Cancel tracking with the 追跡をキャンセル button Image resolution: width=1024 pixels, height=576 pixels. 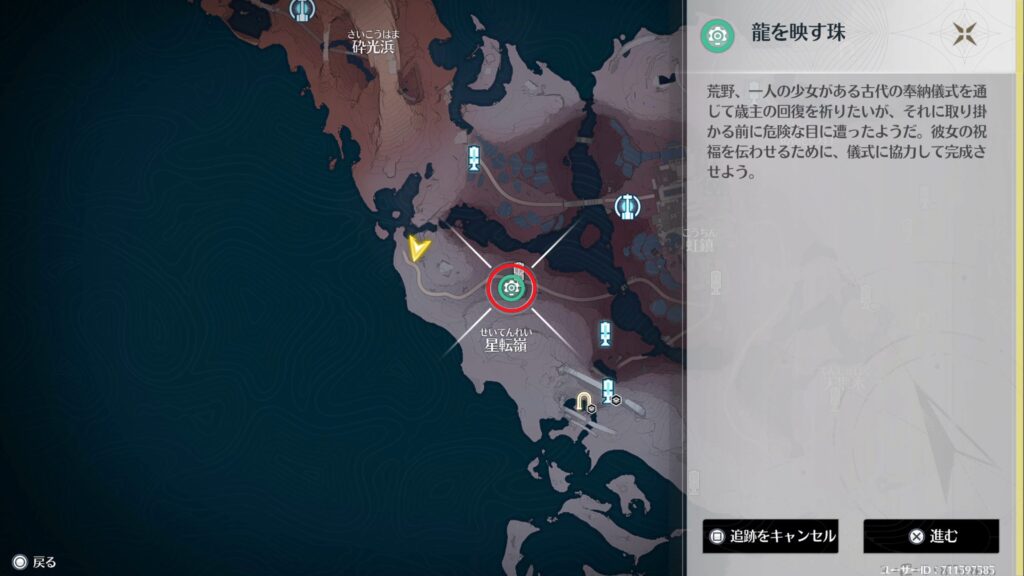coord(770,536)
